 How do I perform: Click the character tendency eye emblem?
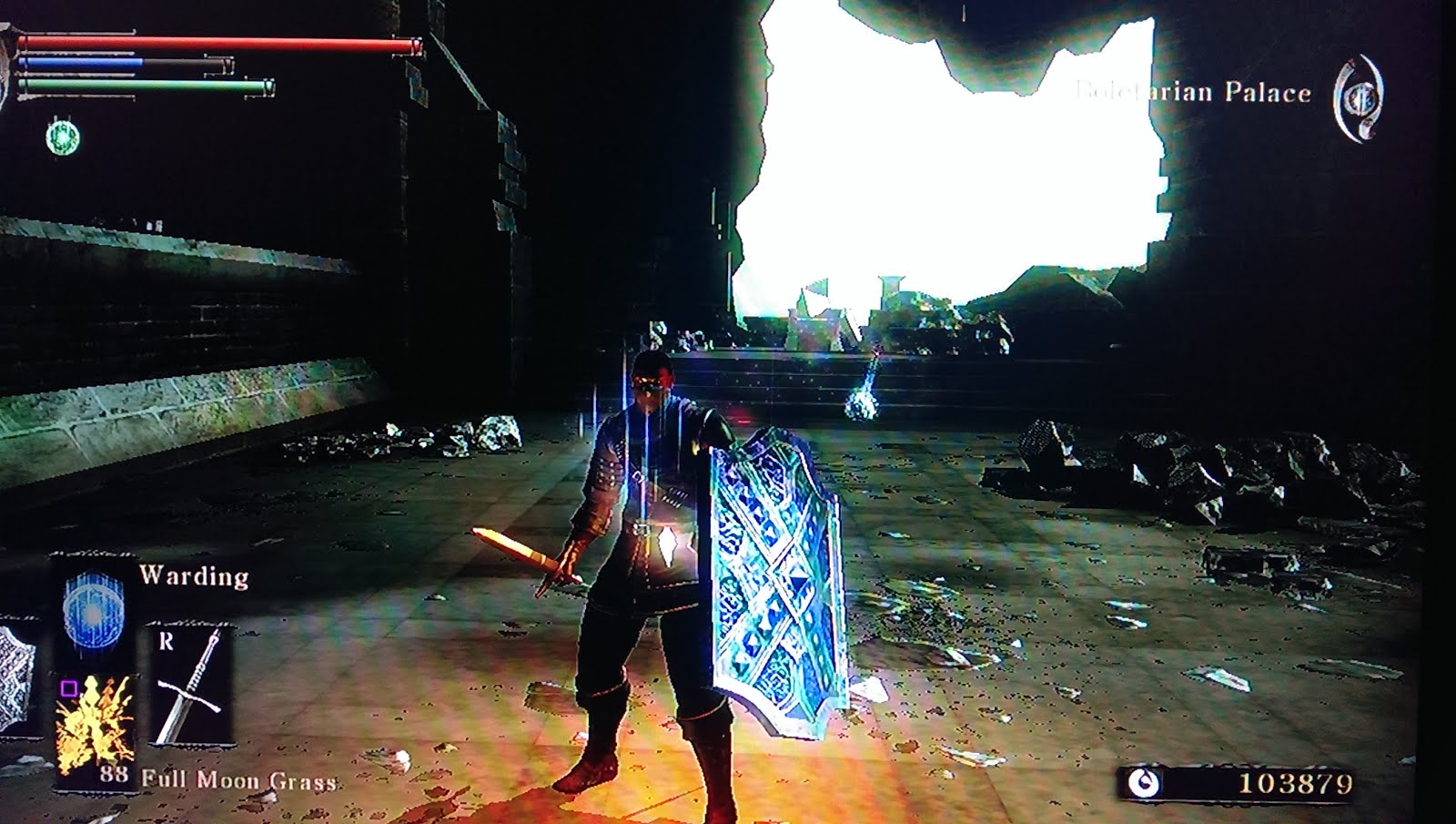(x=1359, y=98)
